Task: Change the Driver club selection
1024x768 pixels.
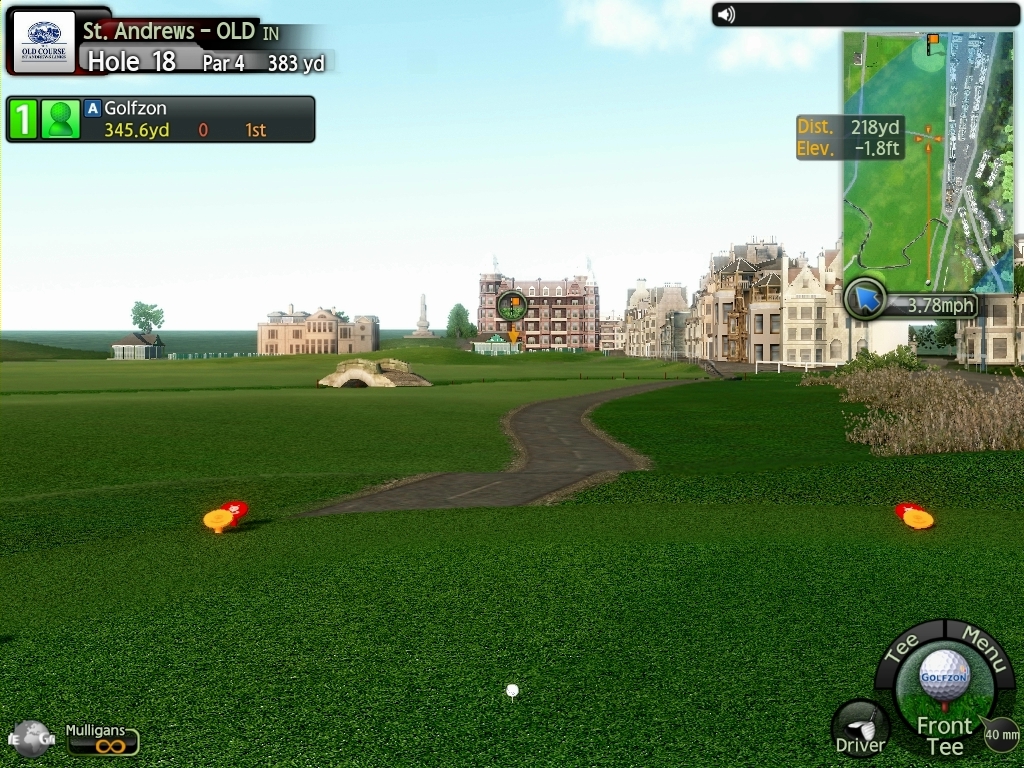Action: tap(860, 727)
